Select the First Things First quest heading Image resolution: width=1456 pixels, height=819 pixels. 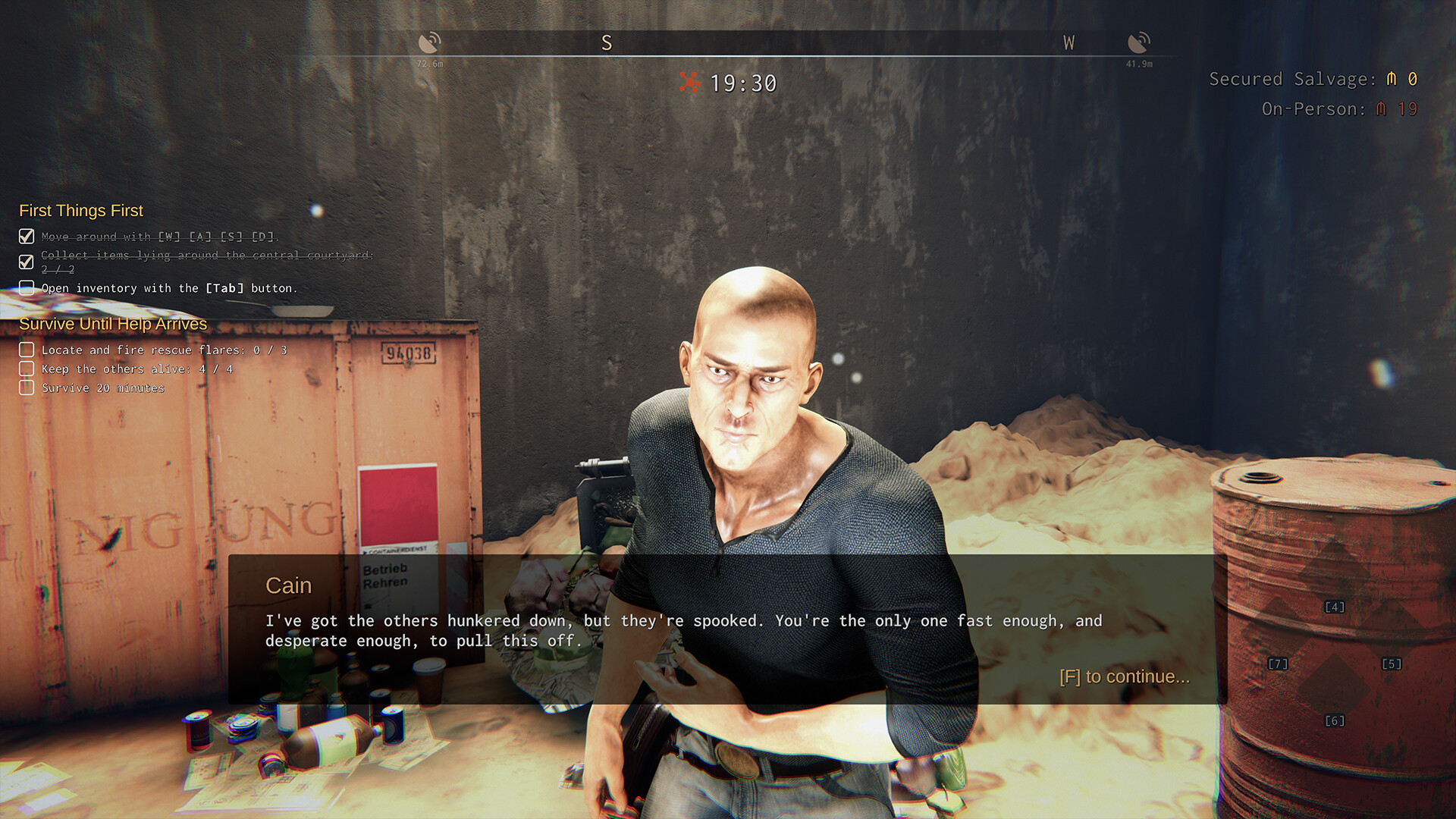coord(81,211)
